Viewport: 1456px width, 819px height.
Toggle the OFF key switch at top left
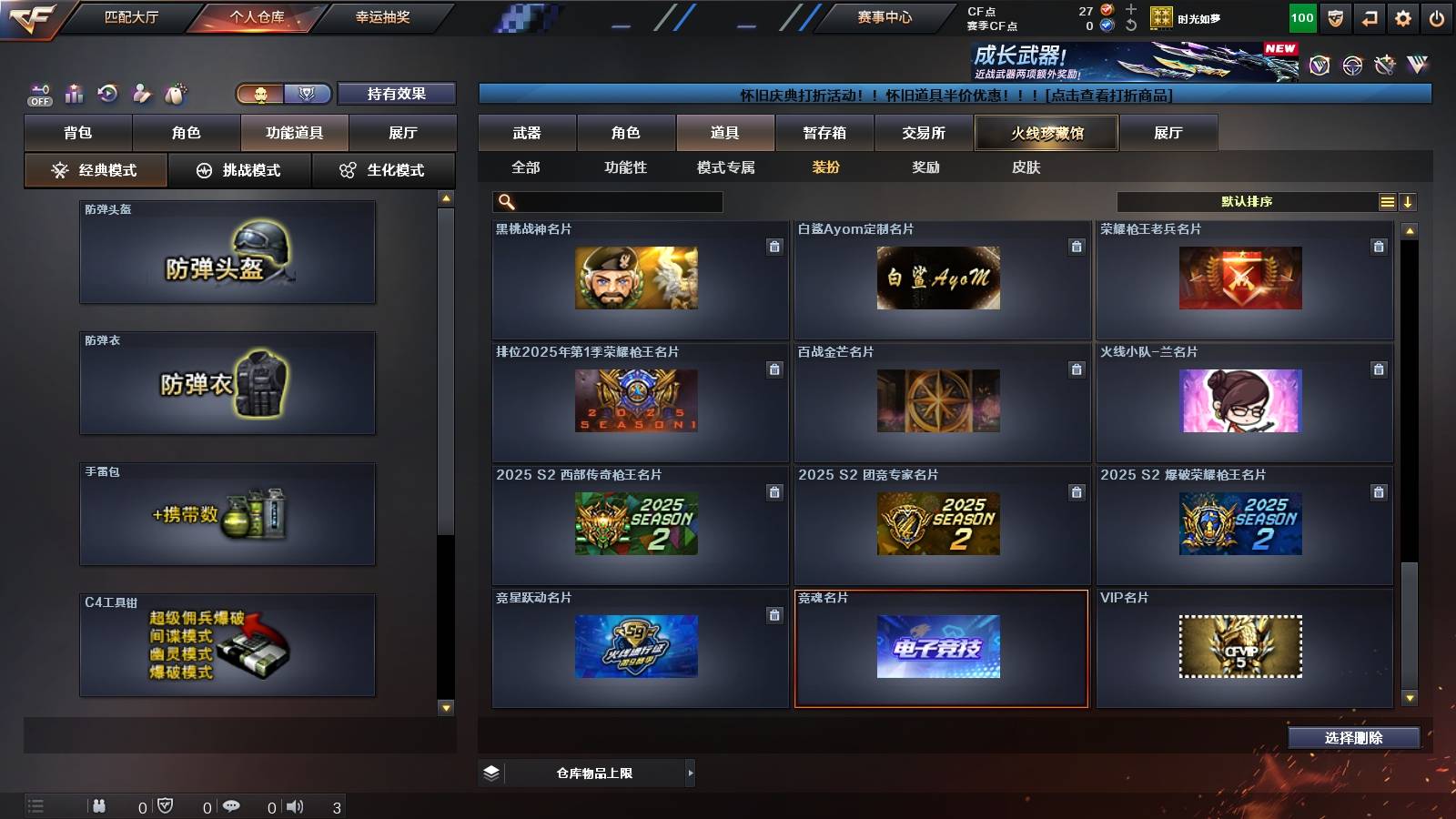(x=38, y=93)
